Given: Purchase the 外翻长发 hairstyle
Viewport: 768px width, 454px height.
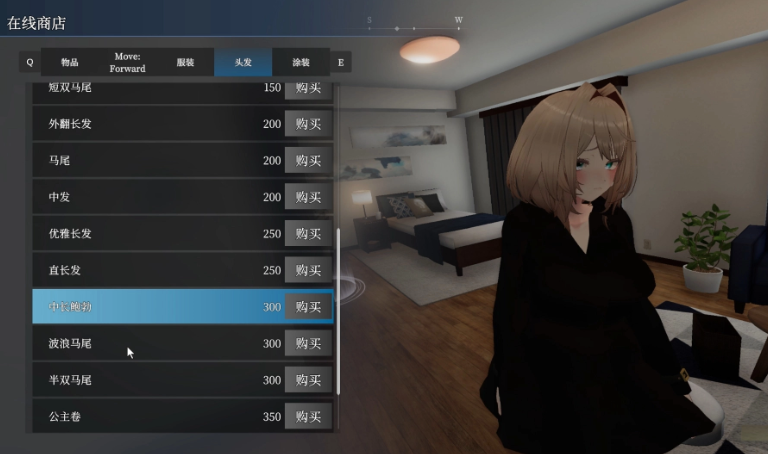Looking at the screenshot, I should point(308,124).
